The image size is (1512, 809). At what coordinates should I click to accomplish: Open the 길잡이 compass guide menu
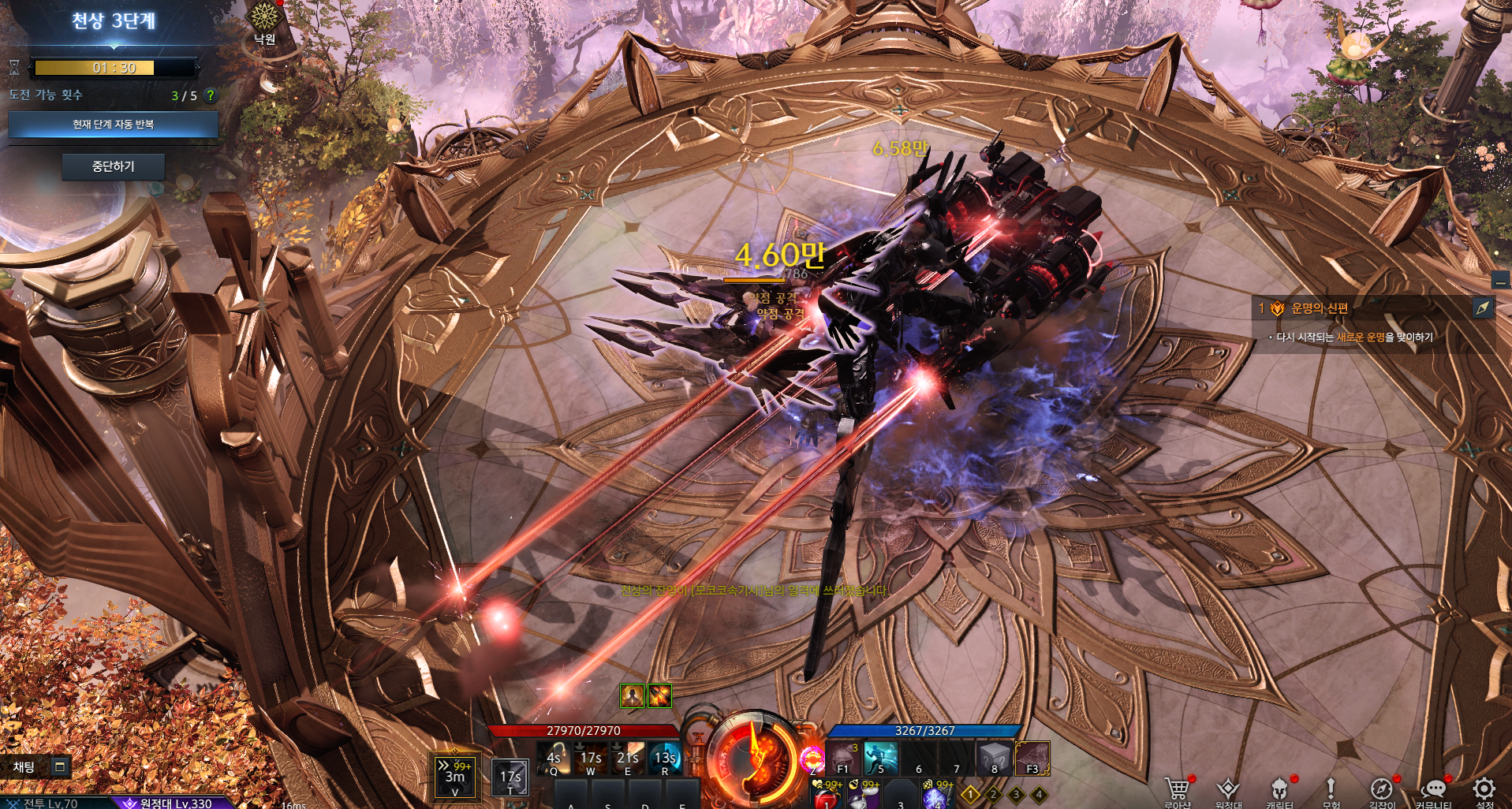pyautogui.click(x=1381, y=790)
